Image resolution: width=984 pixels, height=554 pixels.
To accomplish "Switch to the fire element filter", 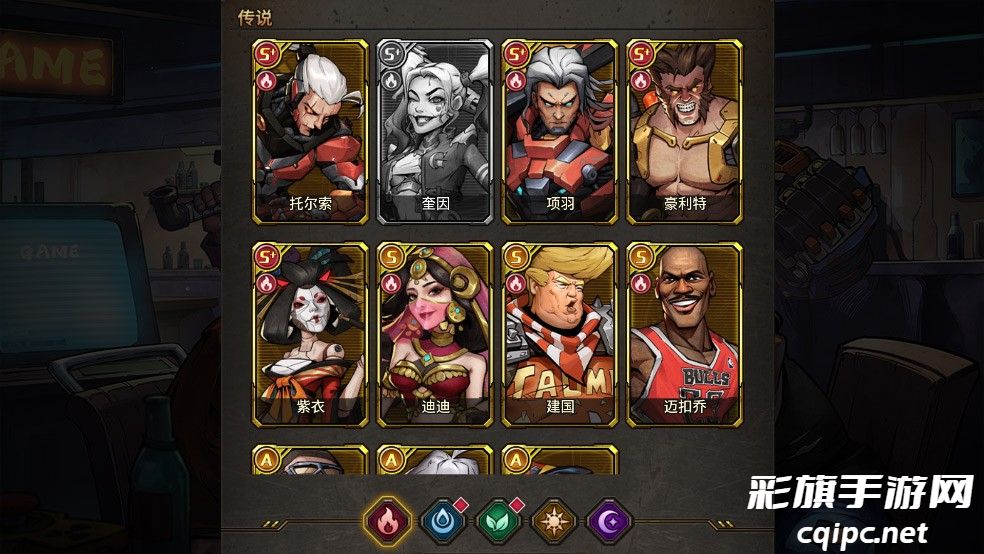I will 386,521.
